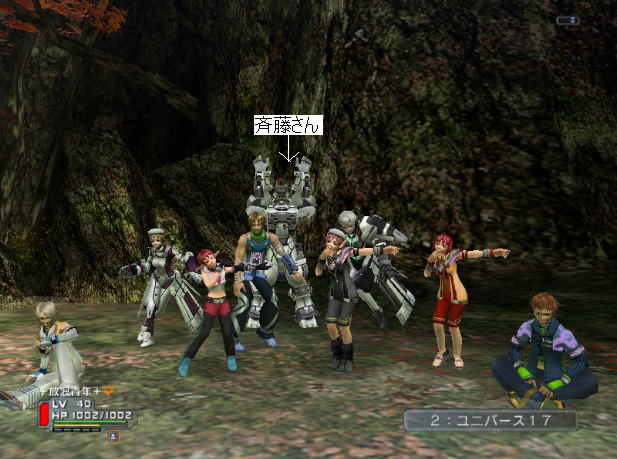This screenshot has height=459, width=617.
Task: Click the 斉藤さん player name tag
Action: (288, 126)
